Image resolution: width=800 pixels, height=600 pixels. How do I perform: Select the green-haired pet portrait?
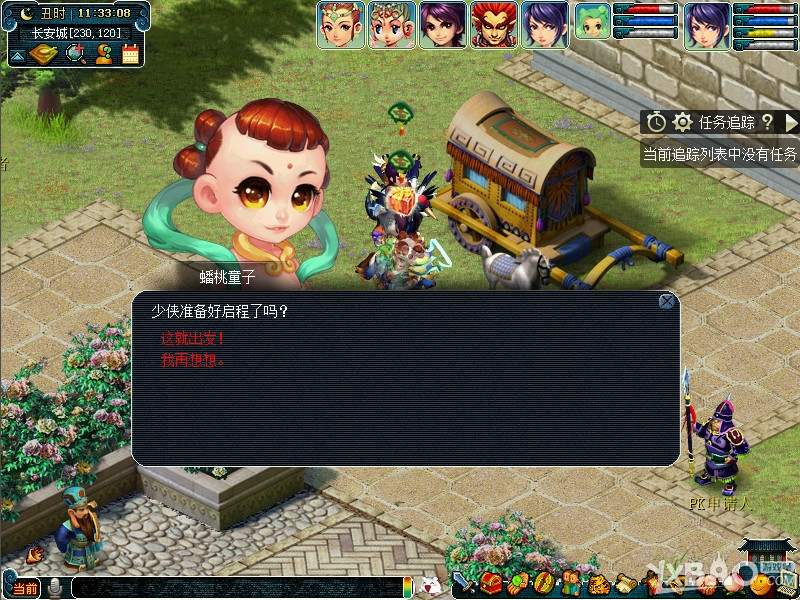tap(591, 22)
